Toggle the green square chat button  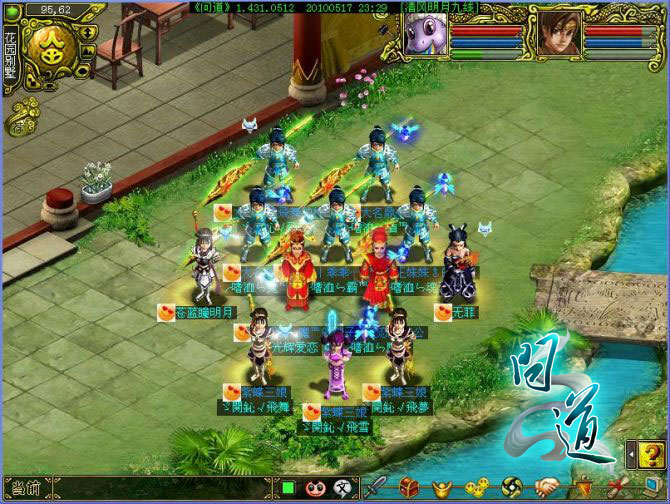tap(287, 488)
